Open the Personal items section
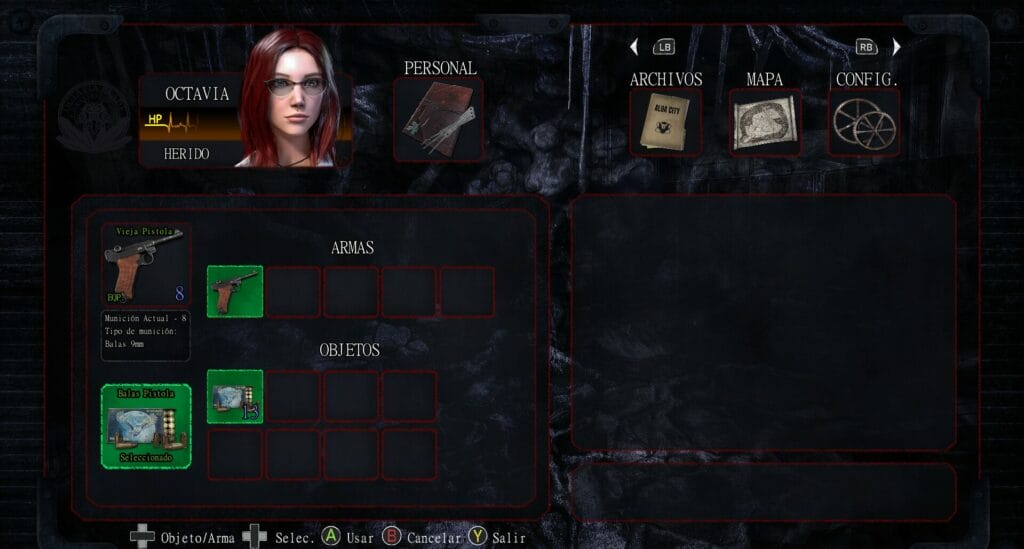Screen dimensions: 1024x549 point(438,119)
